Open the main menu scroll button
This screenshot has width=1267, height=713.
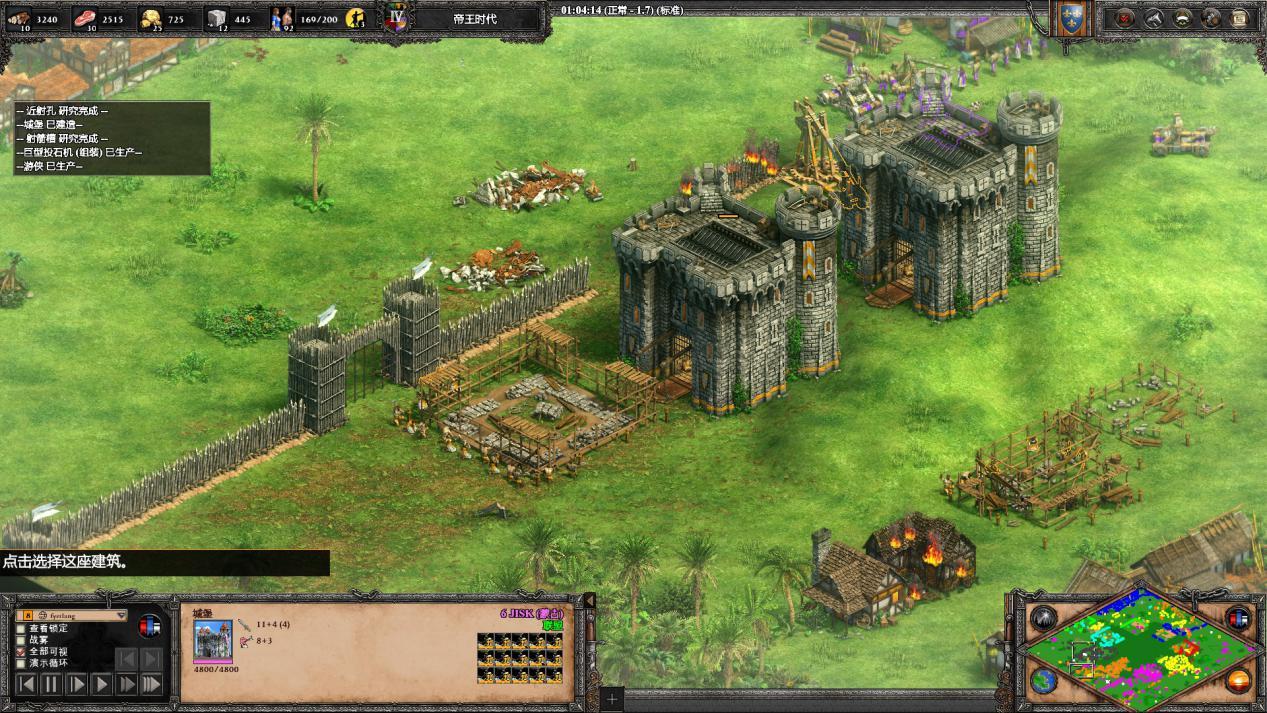(1240, 18)
